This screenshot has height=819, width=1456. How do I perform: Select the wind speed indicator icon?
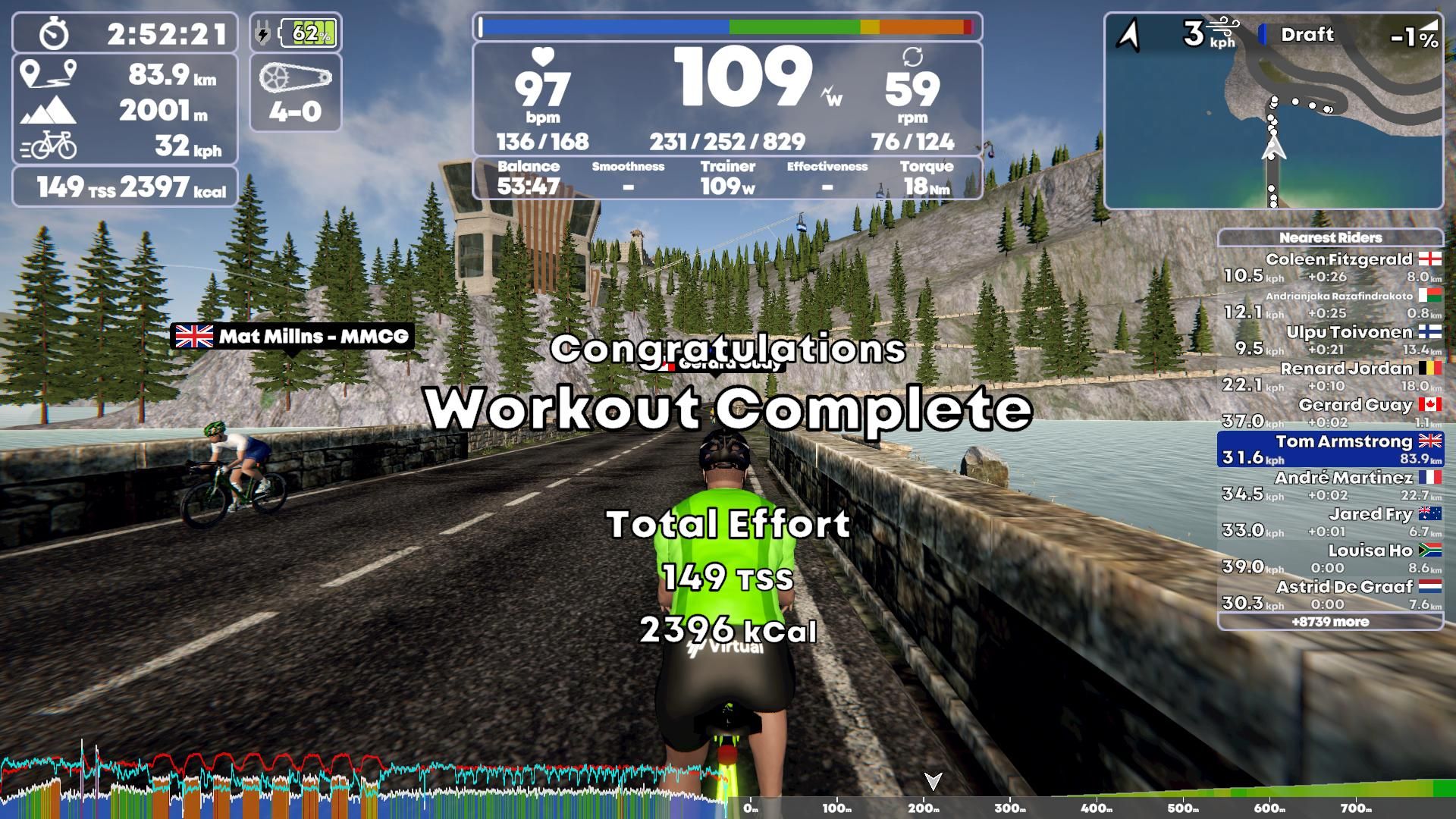tap(1222, 24)
